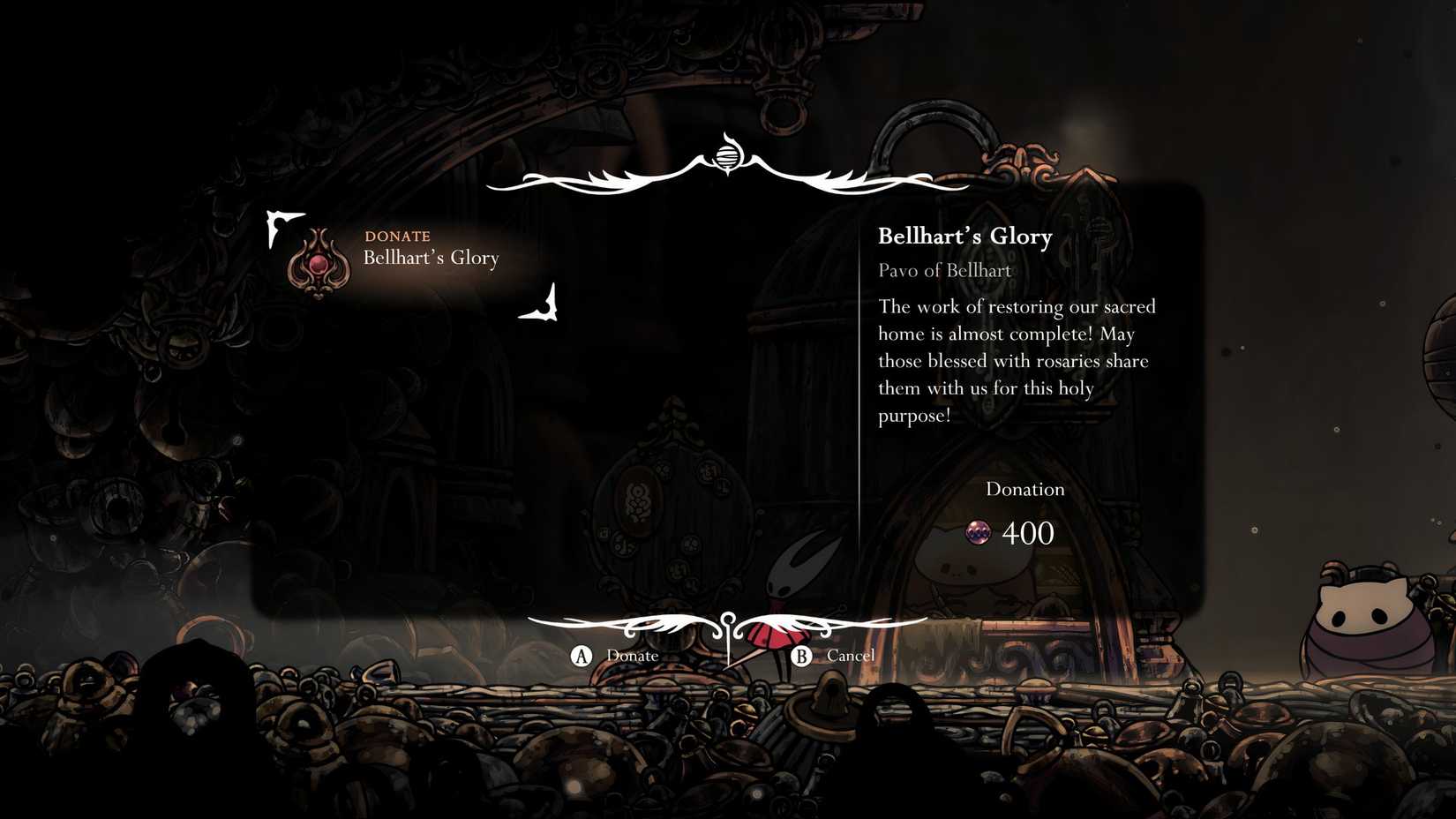Click the donation amount of 400
This screenshot has height=819, width=1456.
tap(1027, 533)
